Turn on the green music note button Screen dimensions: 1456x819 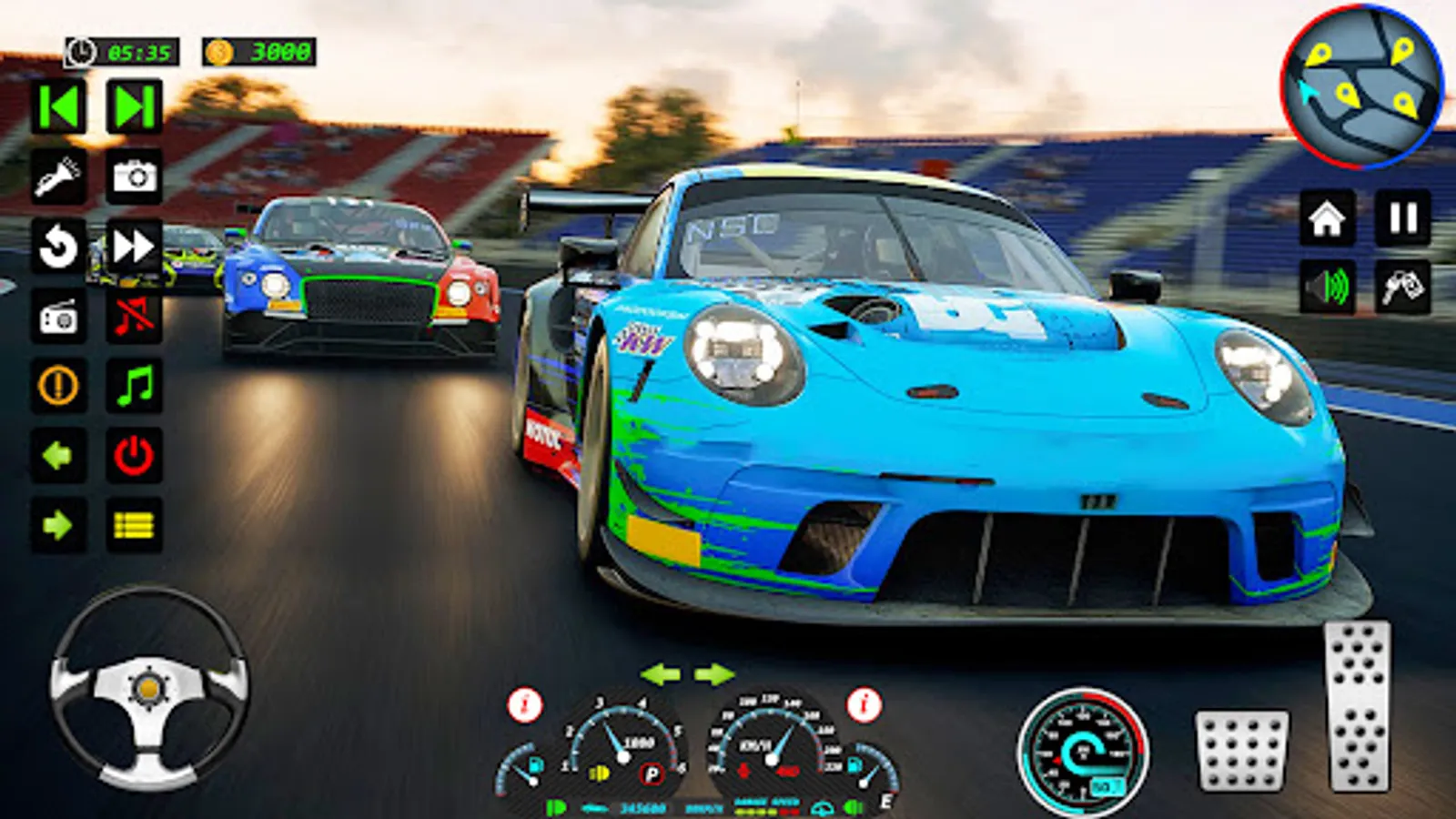(135, 386)
